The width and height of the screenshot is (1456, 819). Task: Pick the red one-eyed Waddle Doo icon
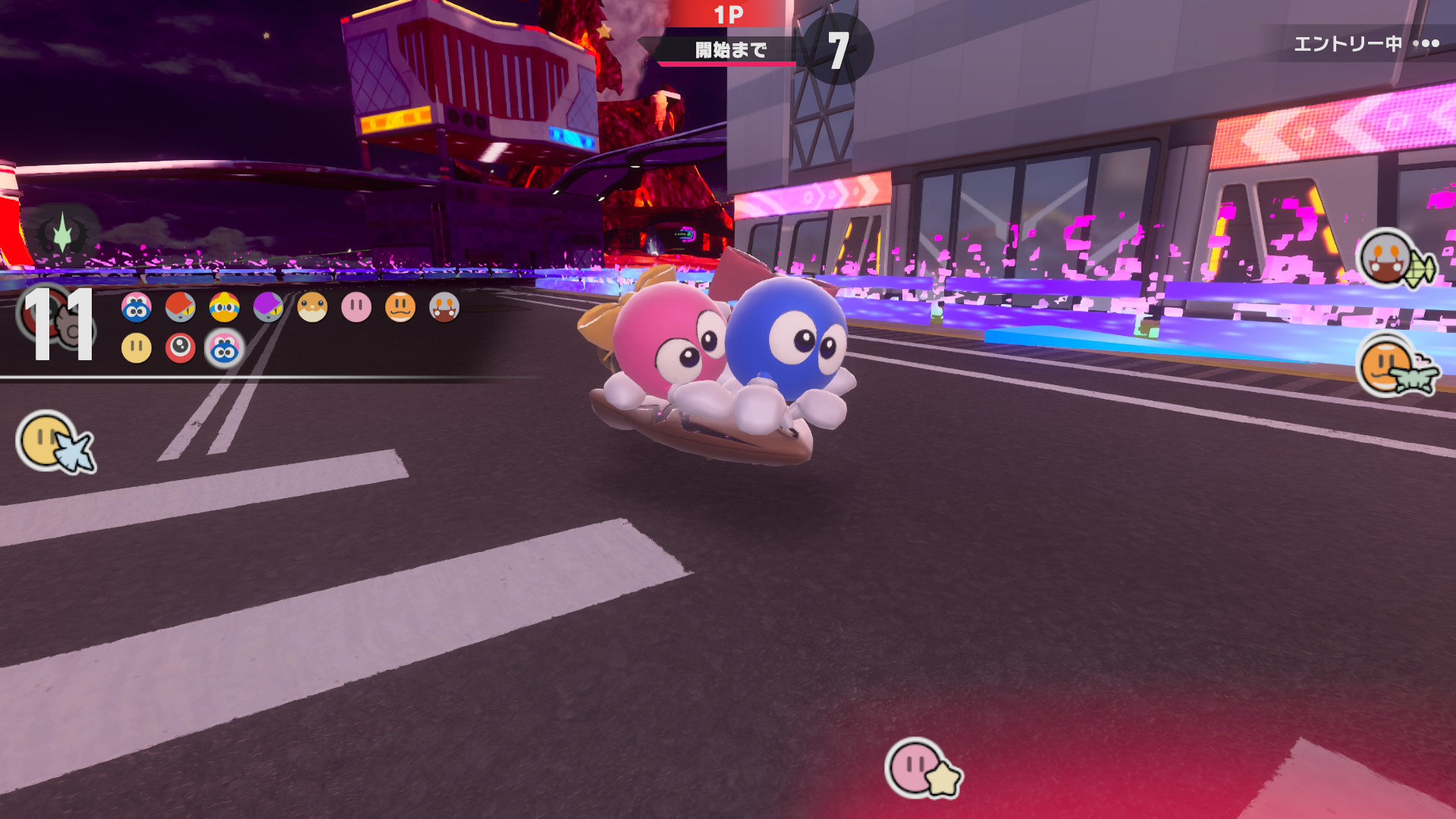coord(180,348)
